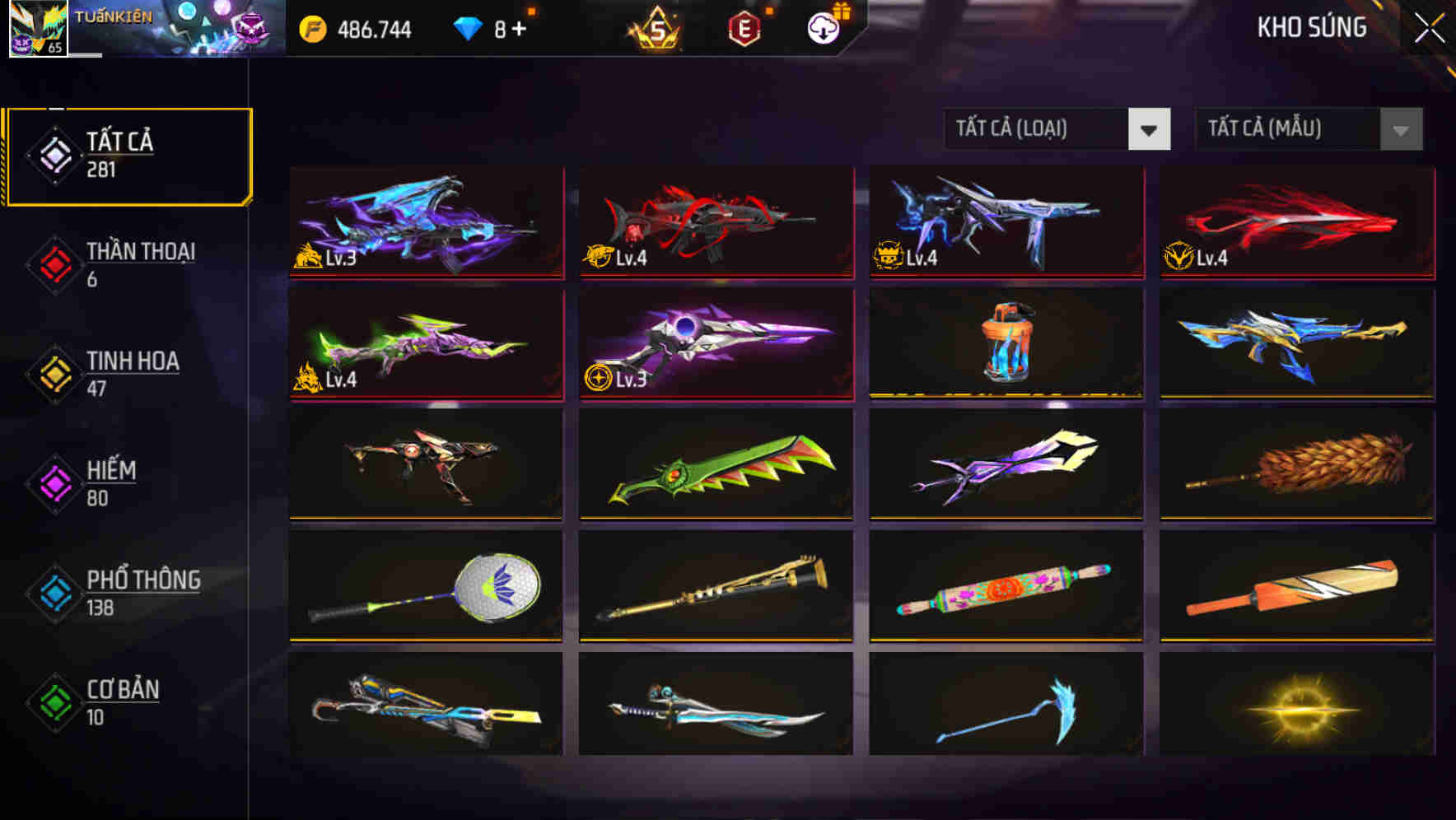
Task: Open the gold coin balance icon
Action: coord(310,27)
